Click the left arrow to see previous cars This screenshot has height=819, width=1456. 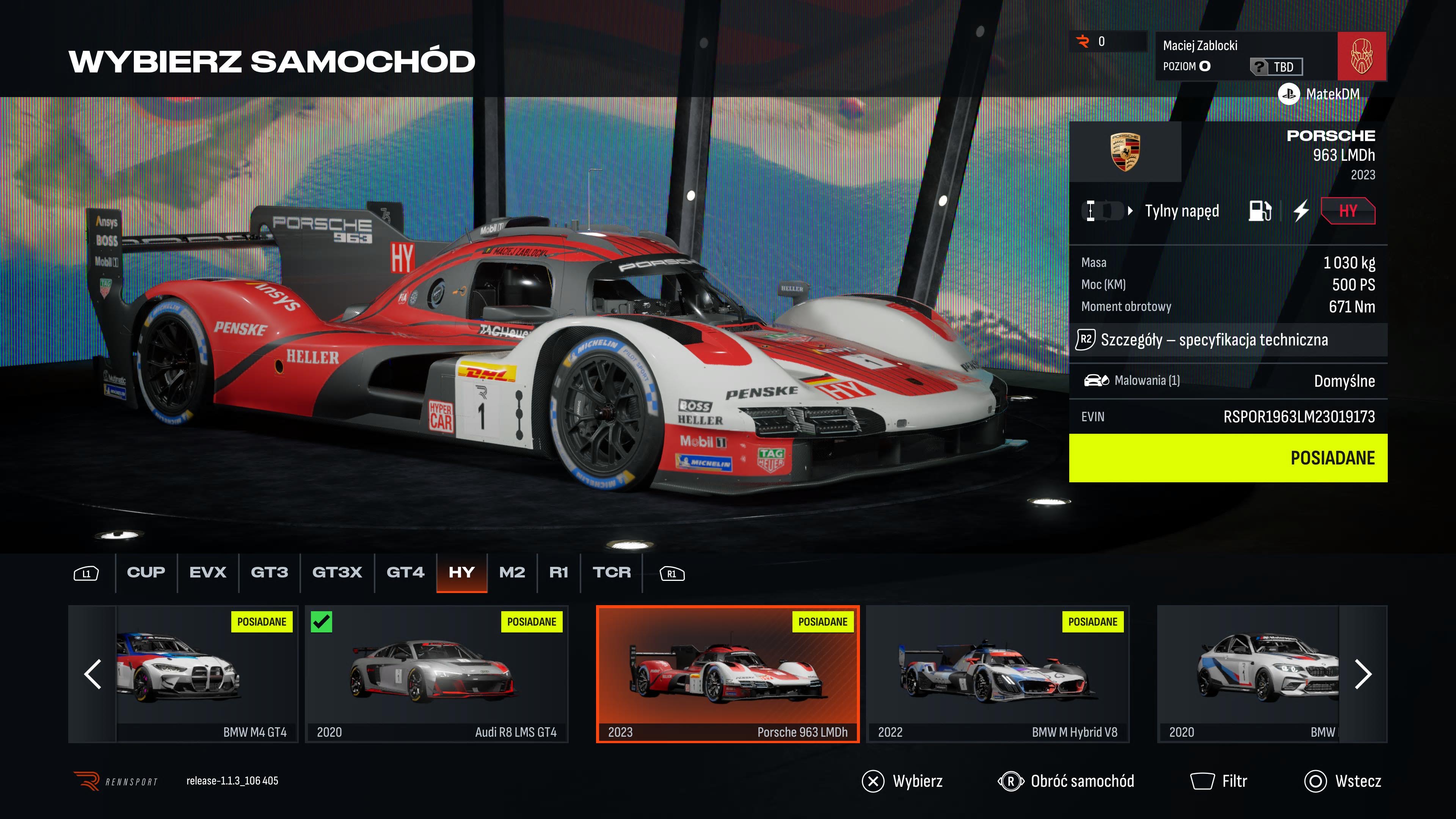tap(91, 674)
